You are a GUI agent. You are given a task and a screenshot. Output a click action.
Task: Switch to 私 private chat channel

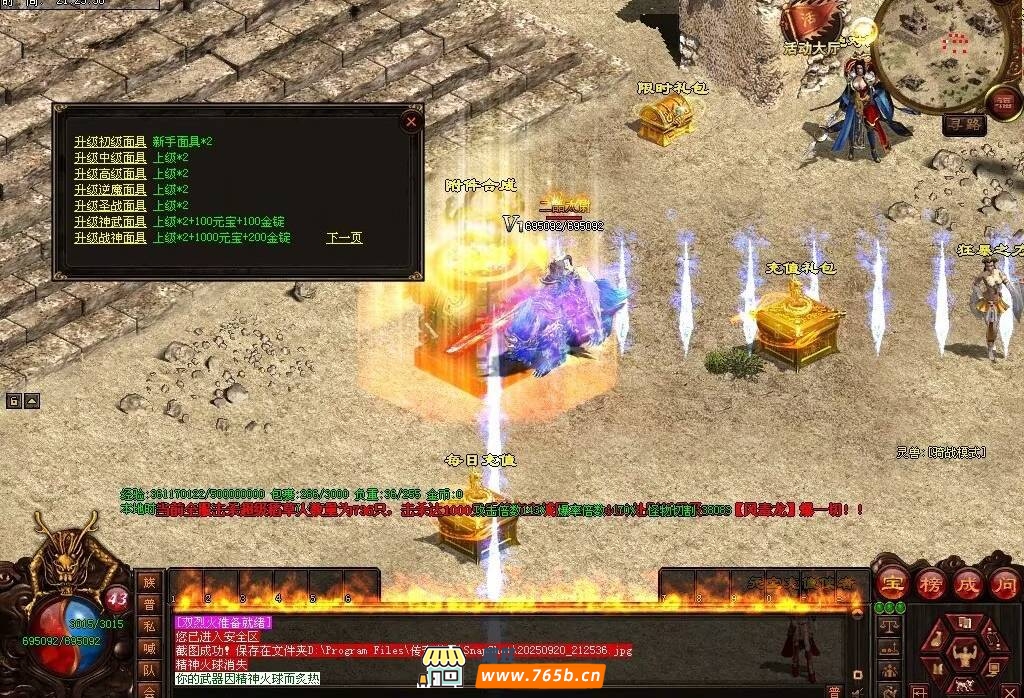[149, 626]
